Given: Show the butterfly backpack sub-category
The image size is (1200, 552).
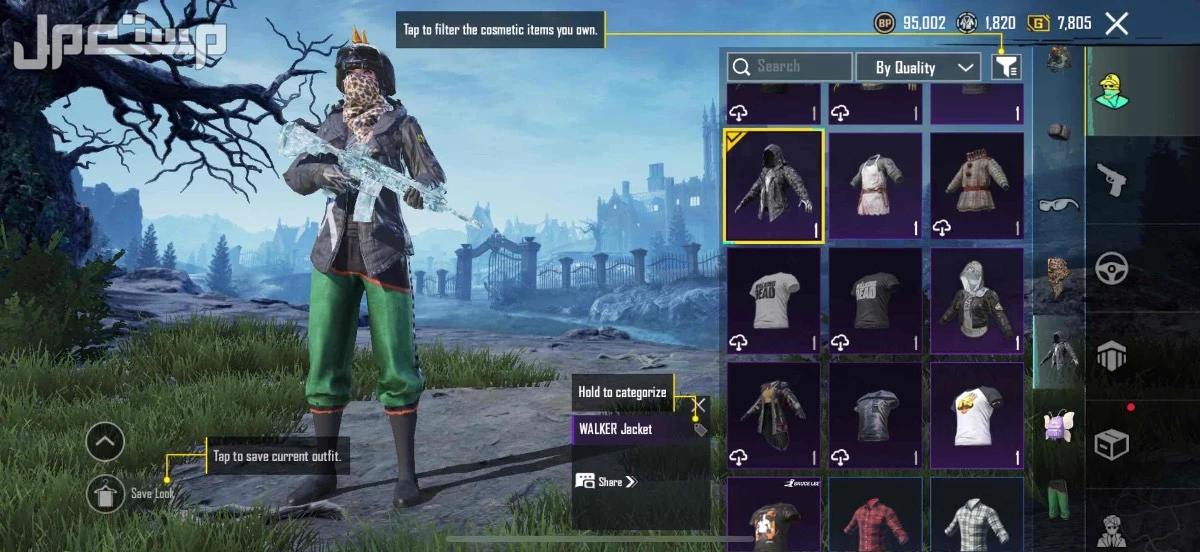Looking at the screenshot, I should pyautogui.click(x=1059, y=425).
